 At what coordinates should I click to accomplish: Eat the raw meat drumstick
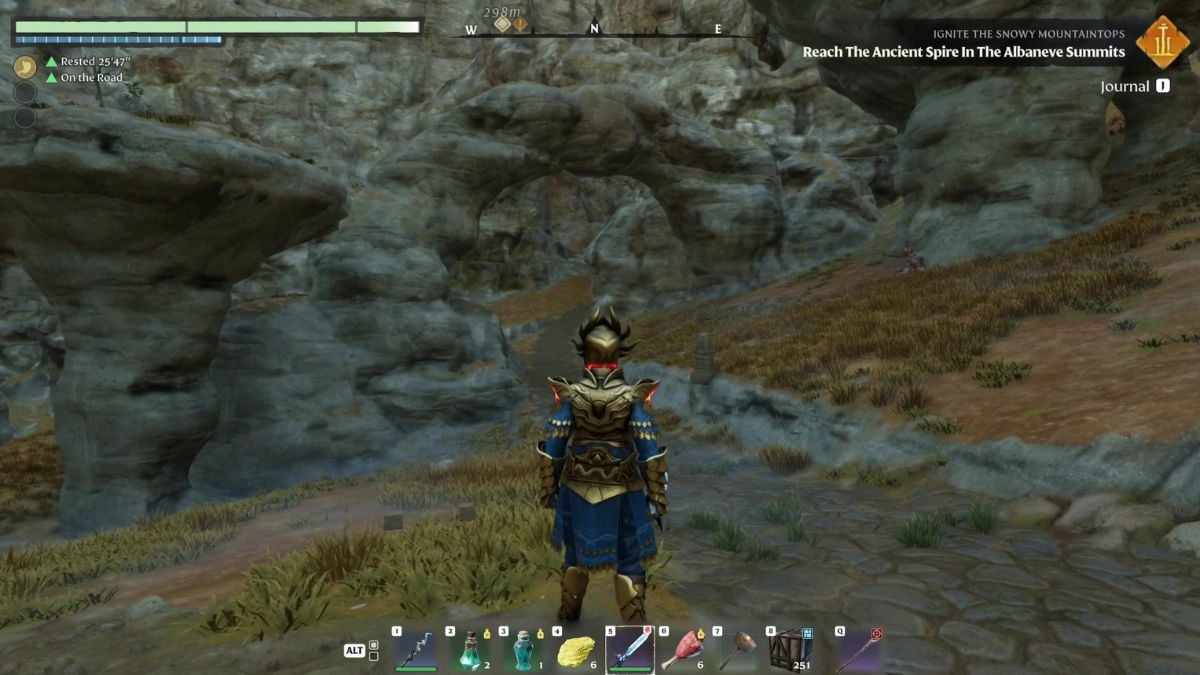[x=682, y=651]
